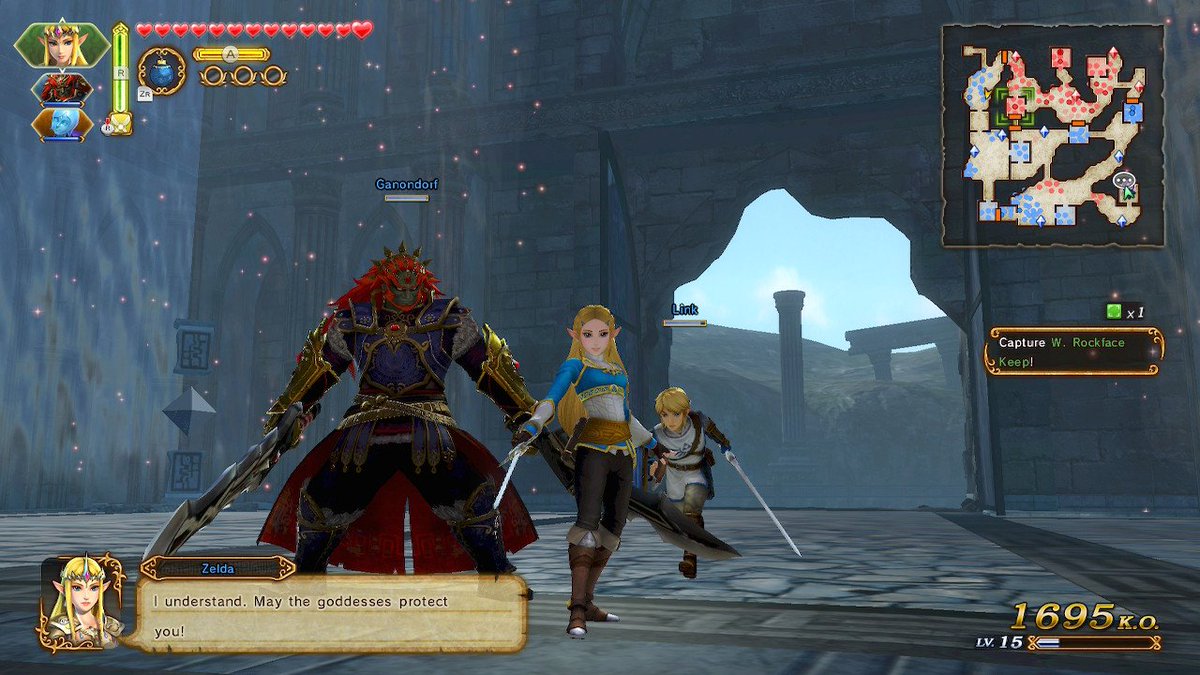1200x675 pixels.
Task: Switch to the Ganondorf character portrait
Action: [x=64, y=88]
